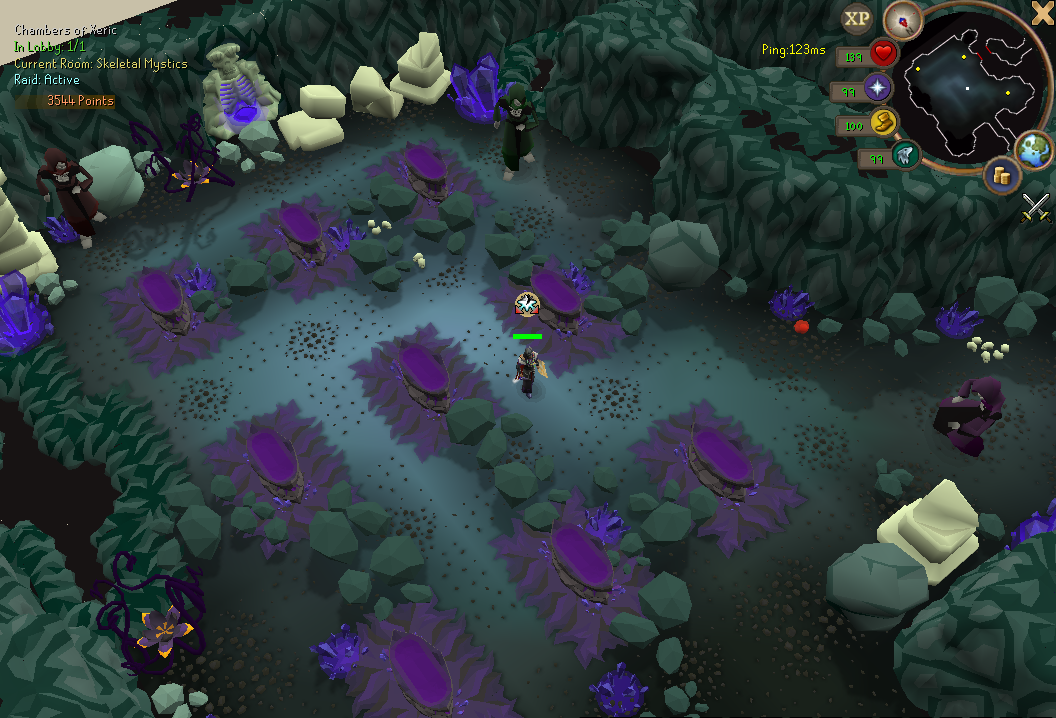This screenshot has width=1056, height=718.
Task: Click the gold coins orb
Action: pos(1001,175)
